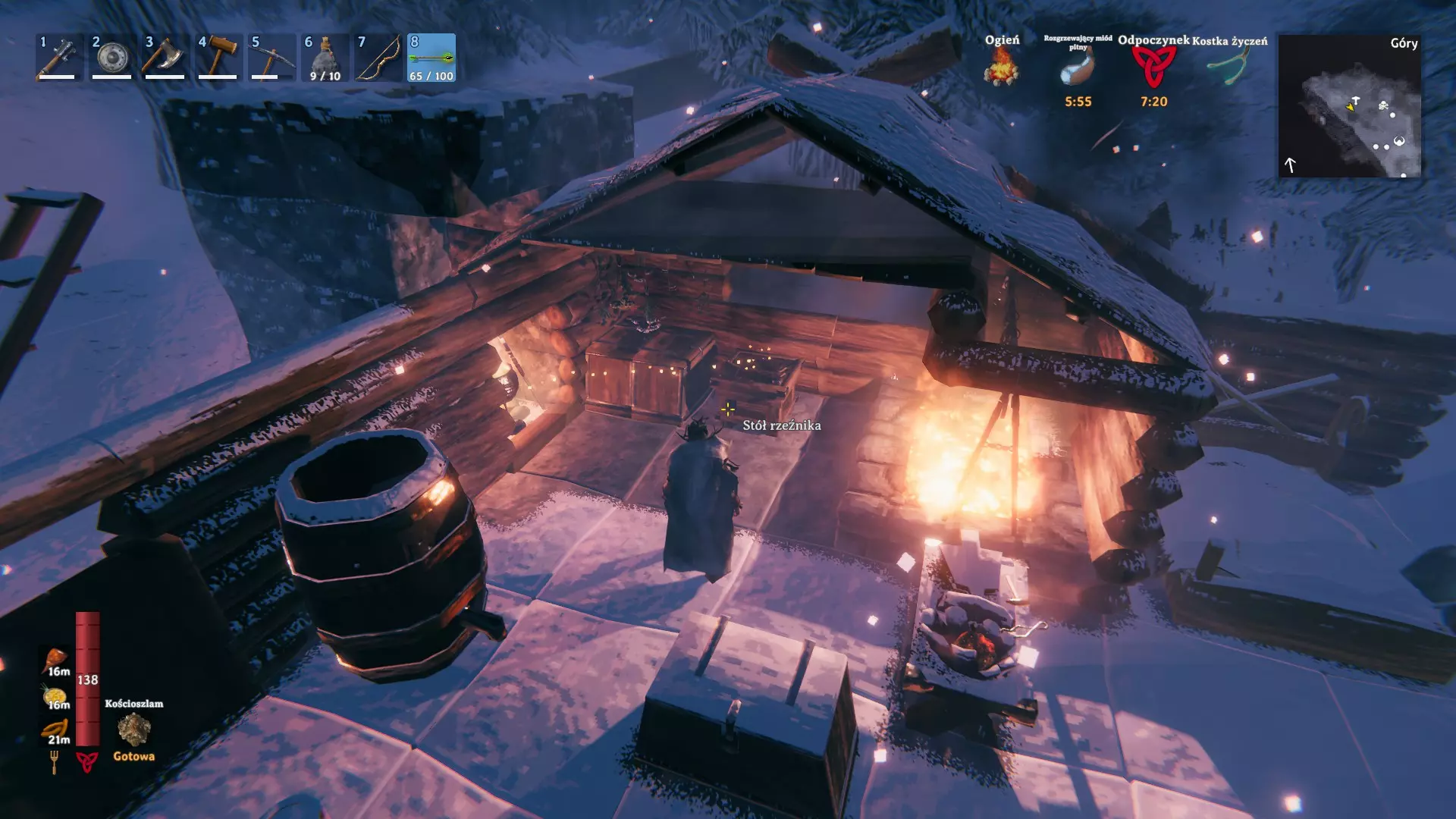Select the green arrows in slot 8
Image resolution: width=1456 pixels, height=819 pixels.
pyautogui.click(x=431, y=57)
